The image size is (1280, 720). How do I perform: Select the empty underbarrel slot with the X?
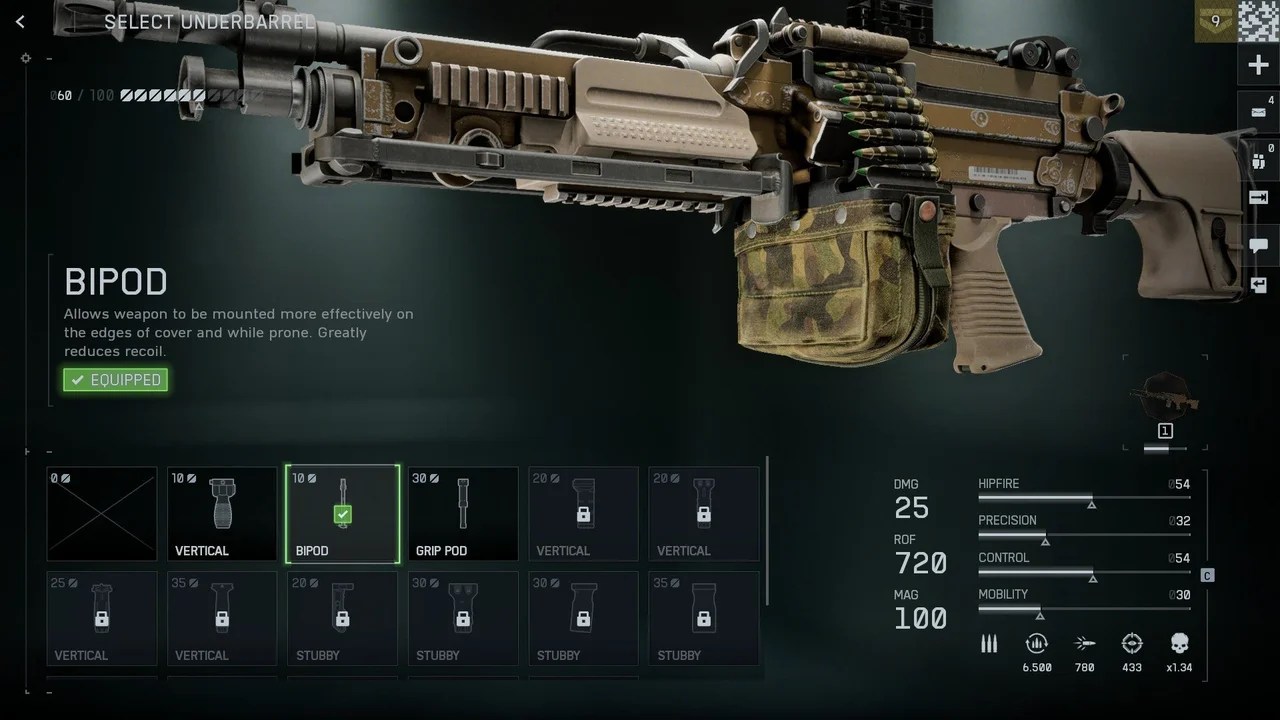[x=102, y=513]
